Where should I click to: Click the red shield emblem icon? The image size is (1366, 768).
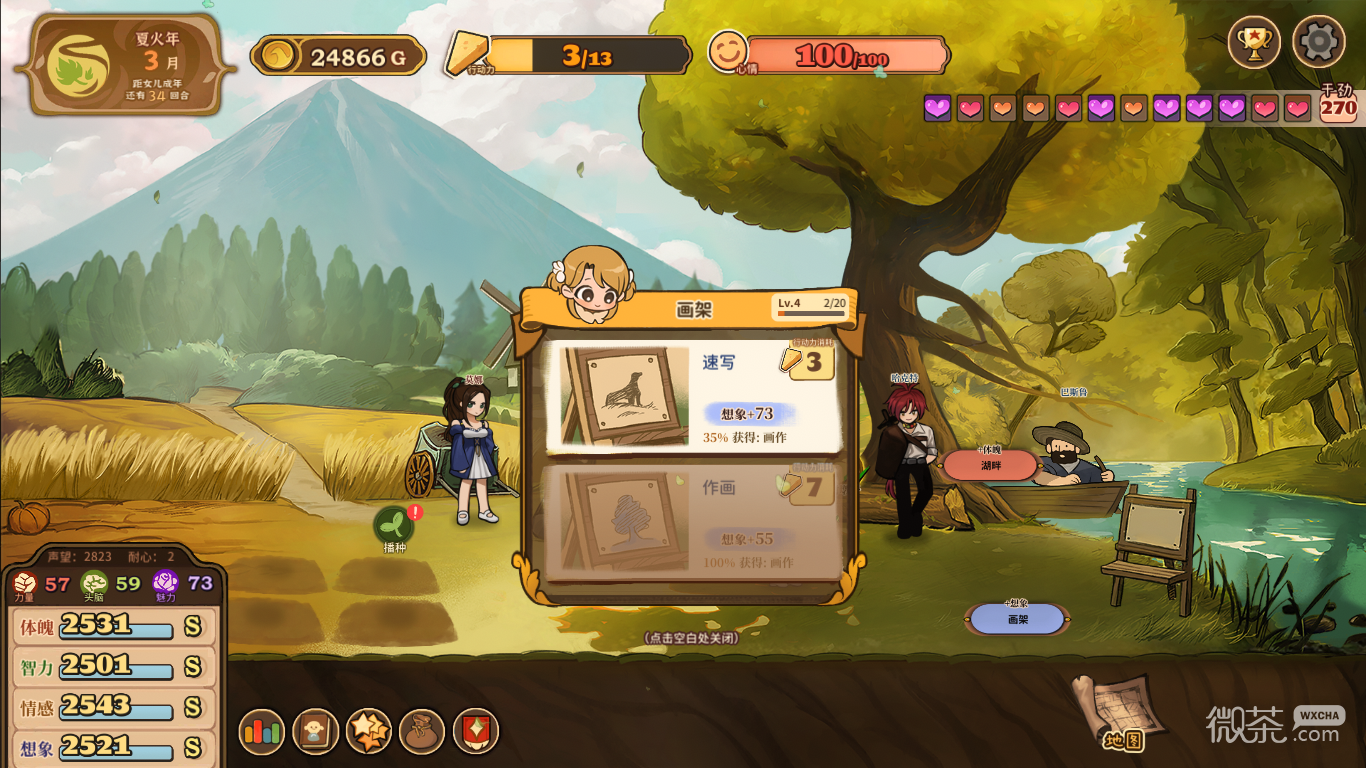pos(476,732)
